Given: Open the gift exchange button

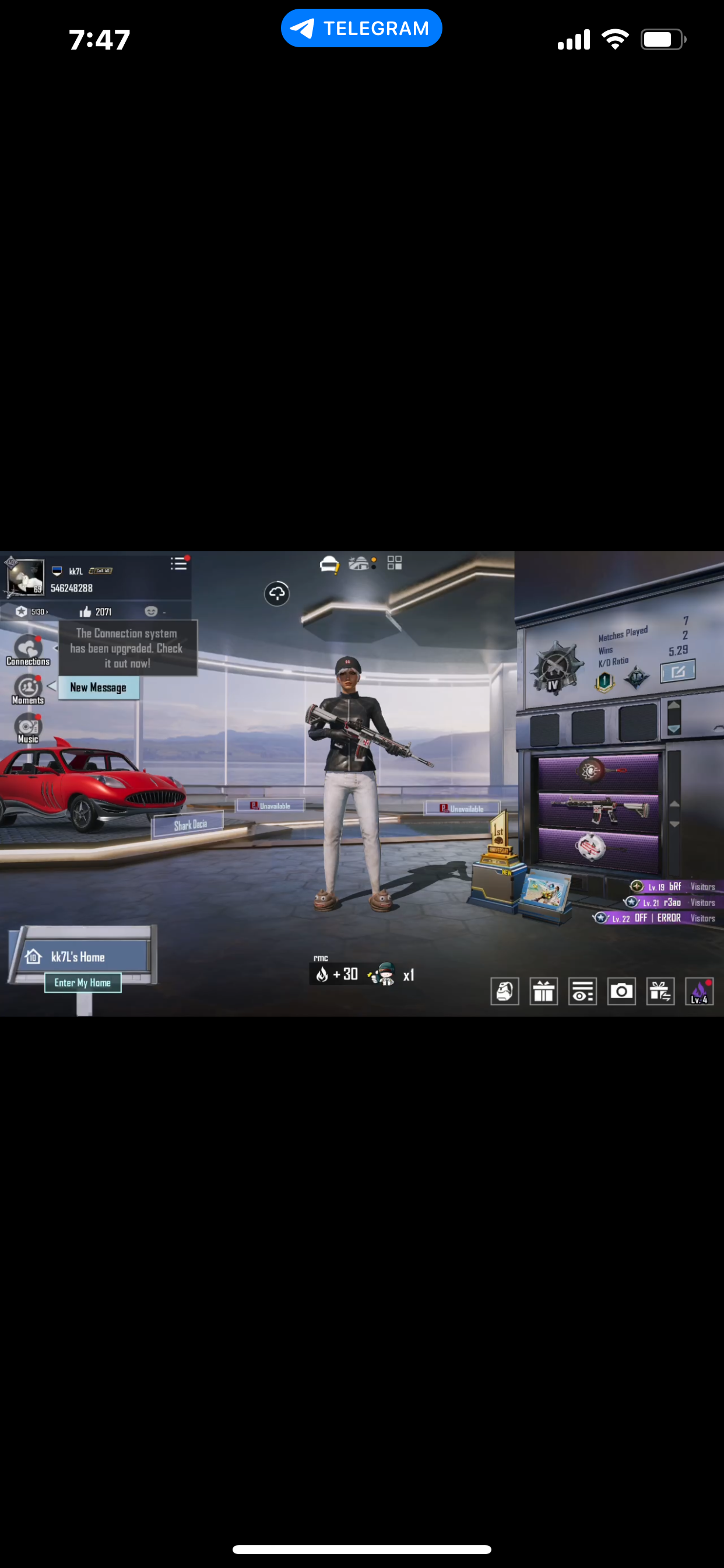Looking at the screenshot, I should click(660, 992).
